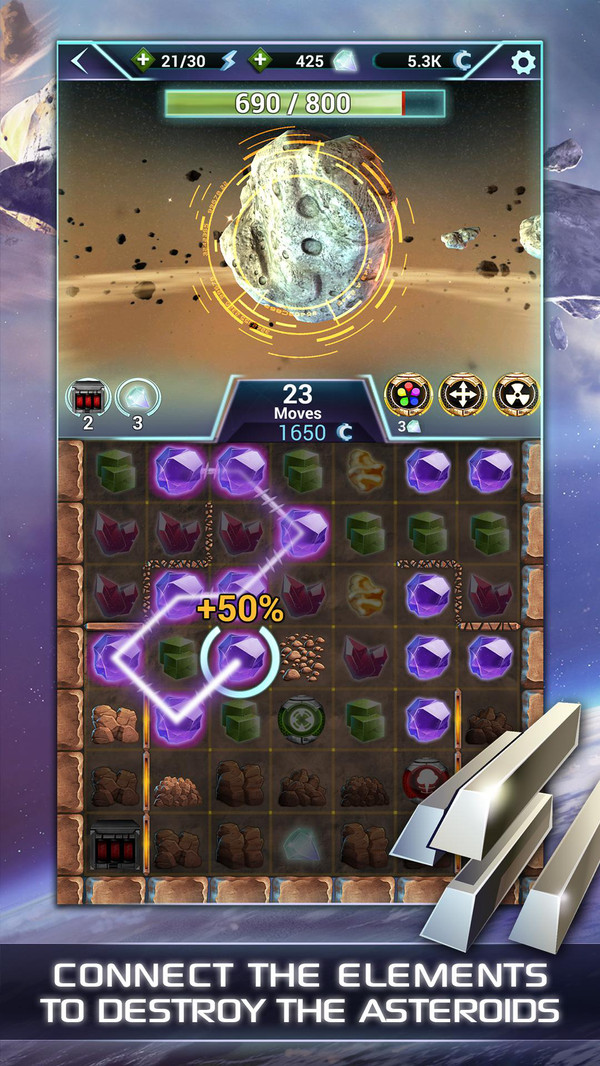The width and height of the screenshot is (600, 1066).
Task: Open the settings gear
Action: point(523,62)
